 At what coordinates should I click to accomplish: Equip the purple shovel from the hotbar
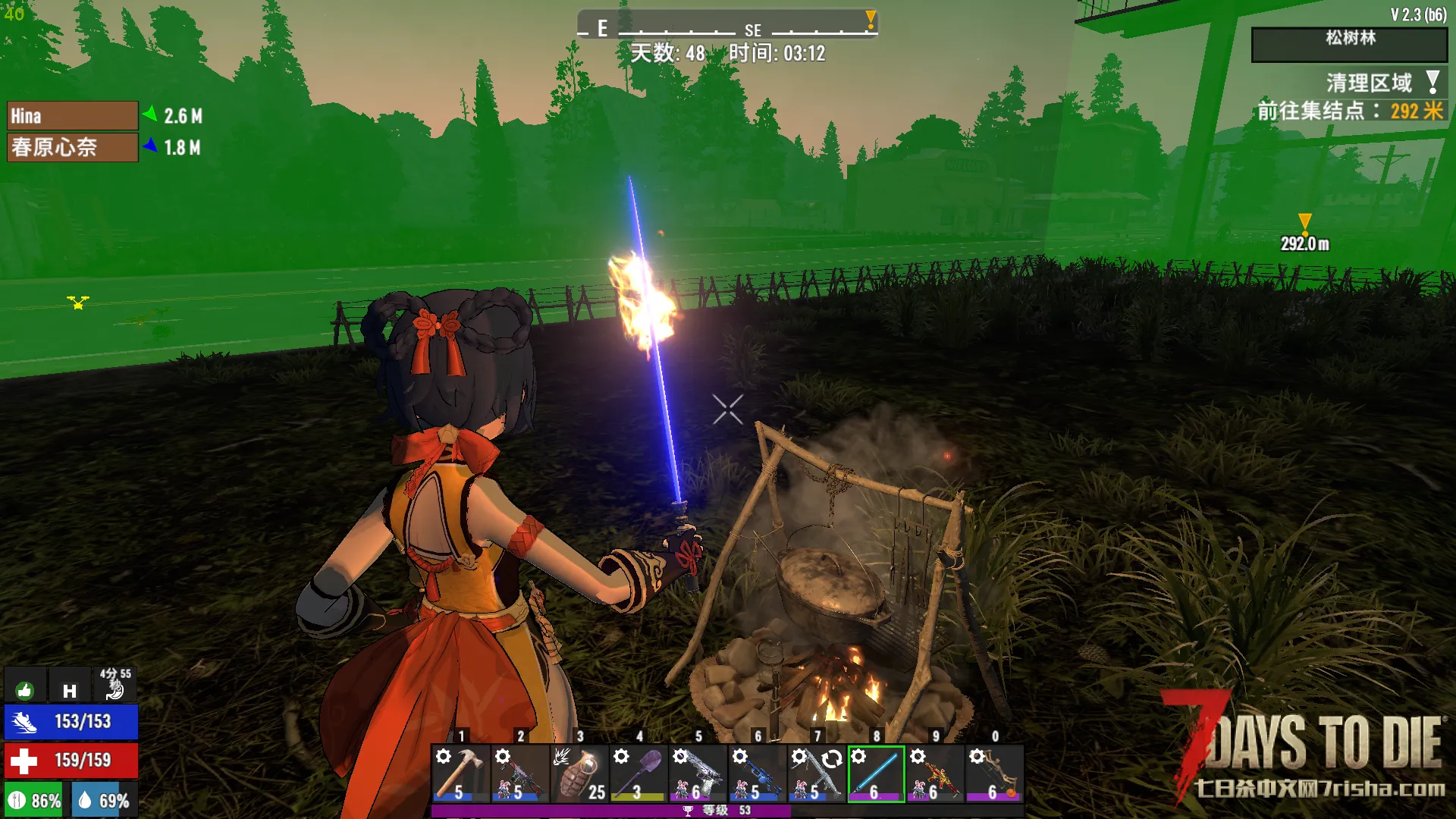[x=639, y=773]
